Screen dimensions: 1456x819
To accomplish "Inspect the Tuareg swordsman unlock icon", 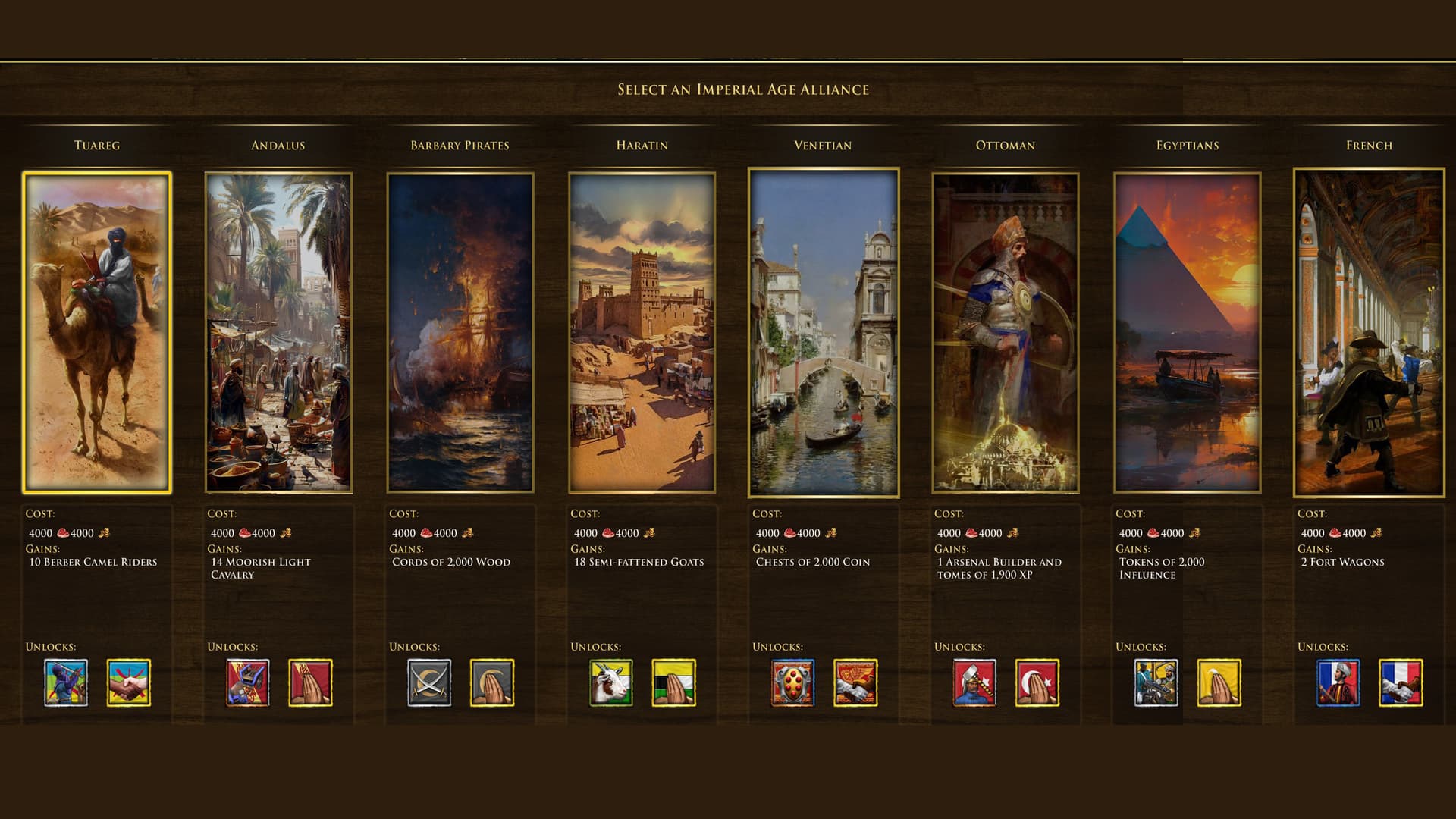I will coord(66,682).
